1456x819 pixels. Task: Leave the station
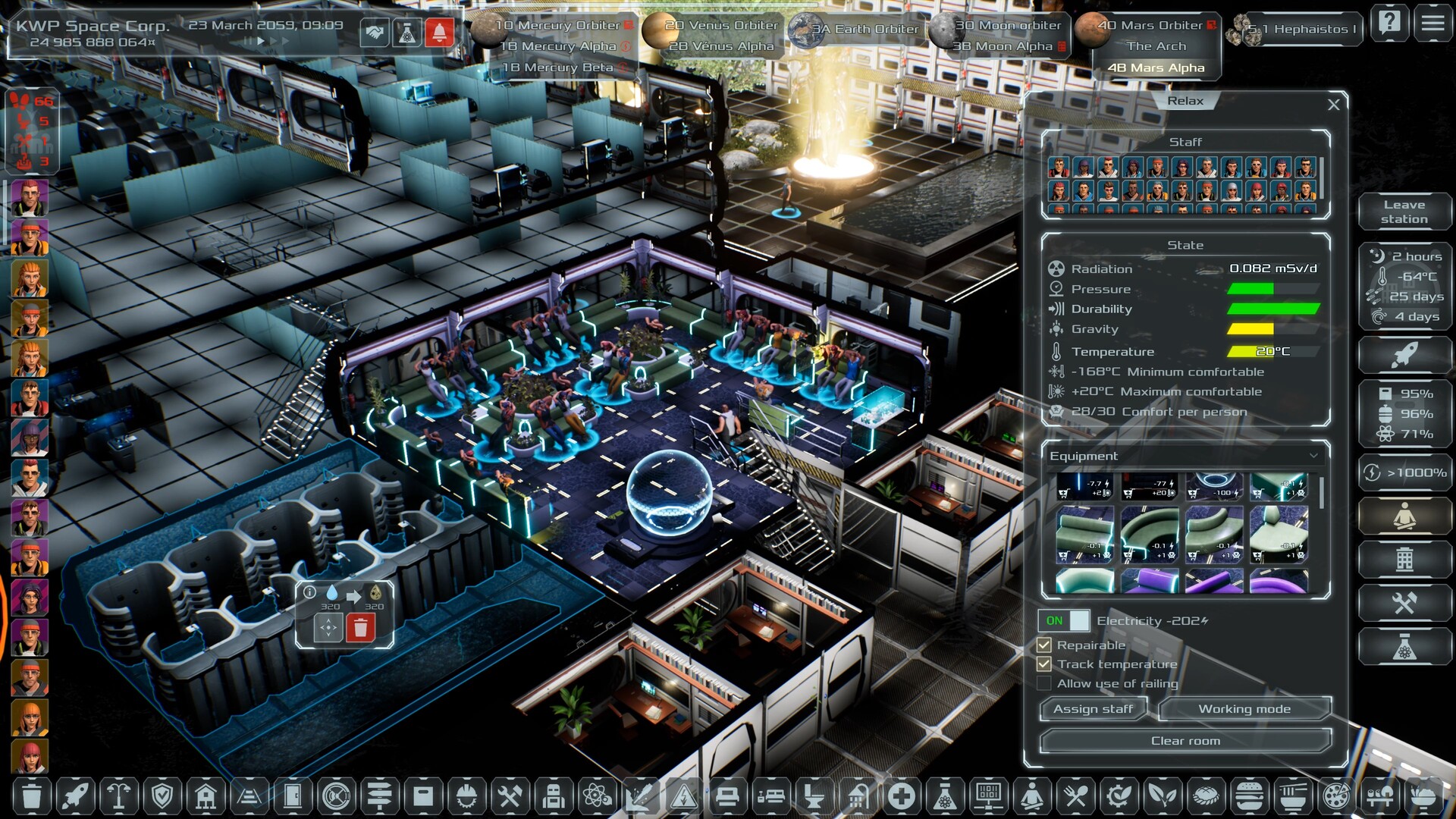(x=1404, y=212)
